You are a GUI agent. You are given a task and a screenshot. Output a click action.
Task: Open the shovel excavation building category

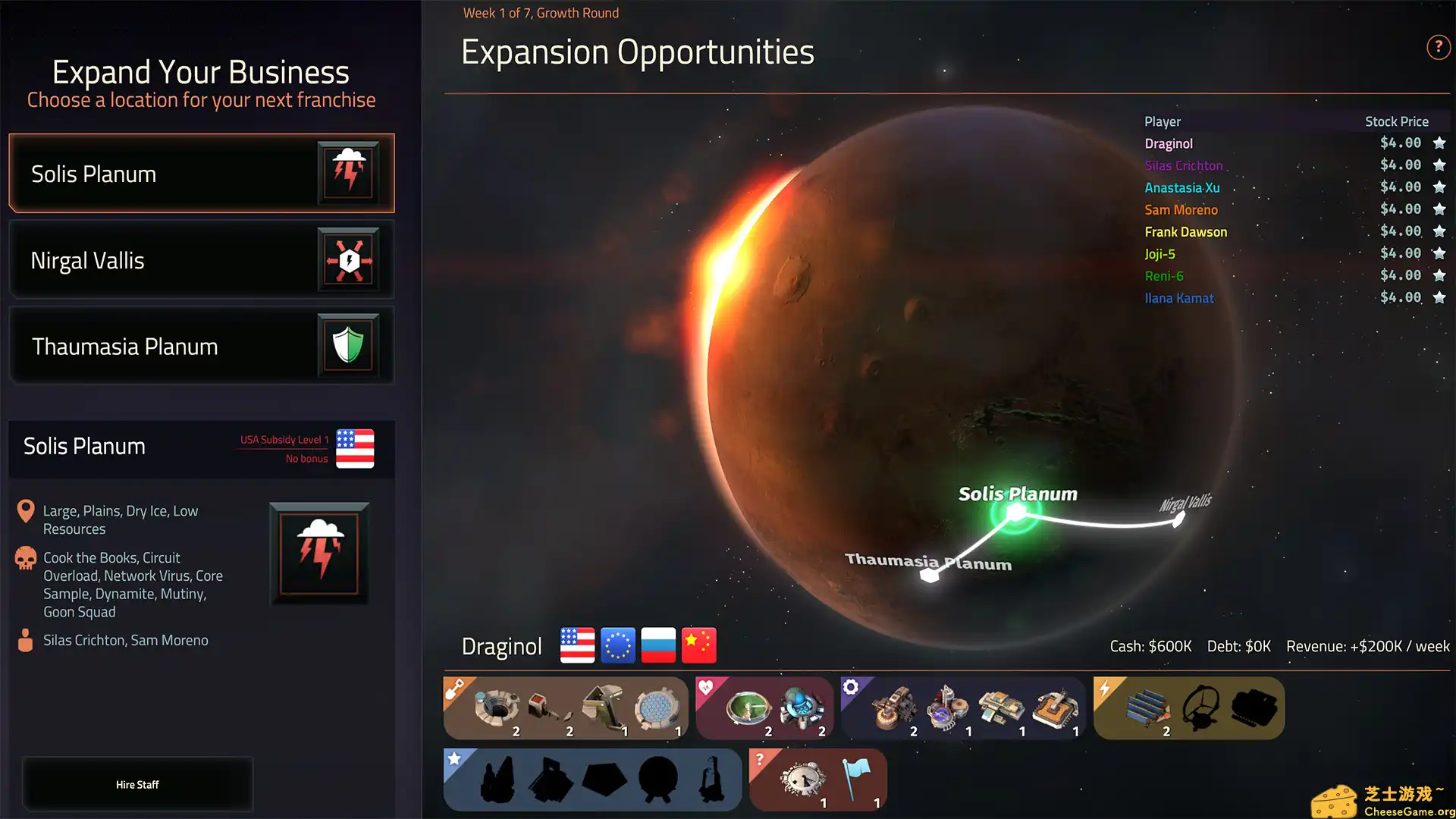tap(453, 687)
